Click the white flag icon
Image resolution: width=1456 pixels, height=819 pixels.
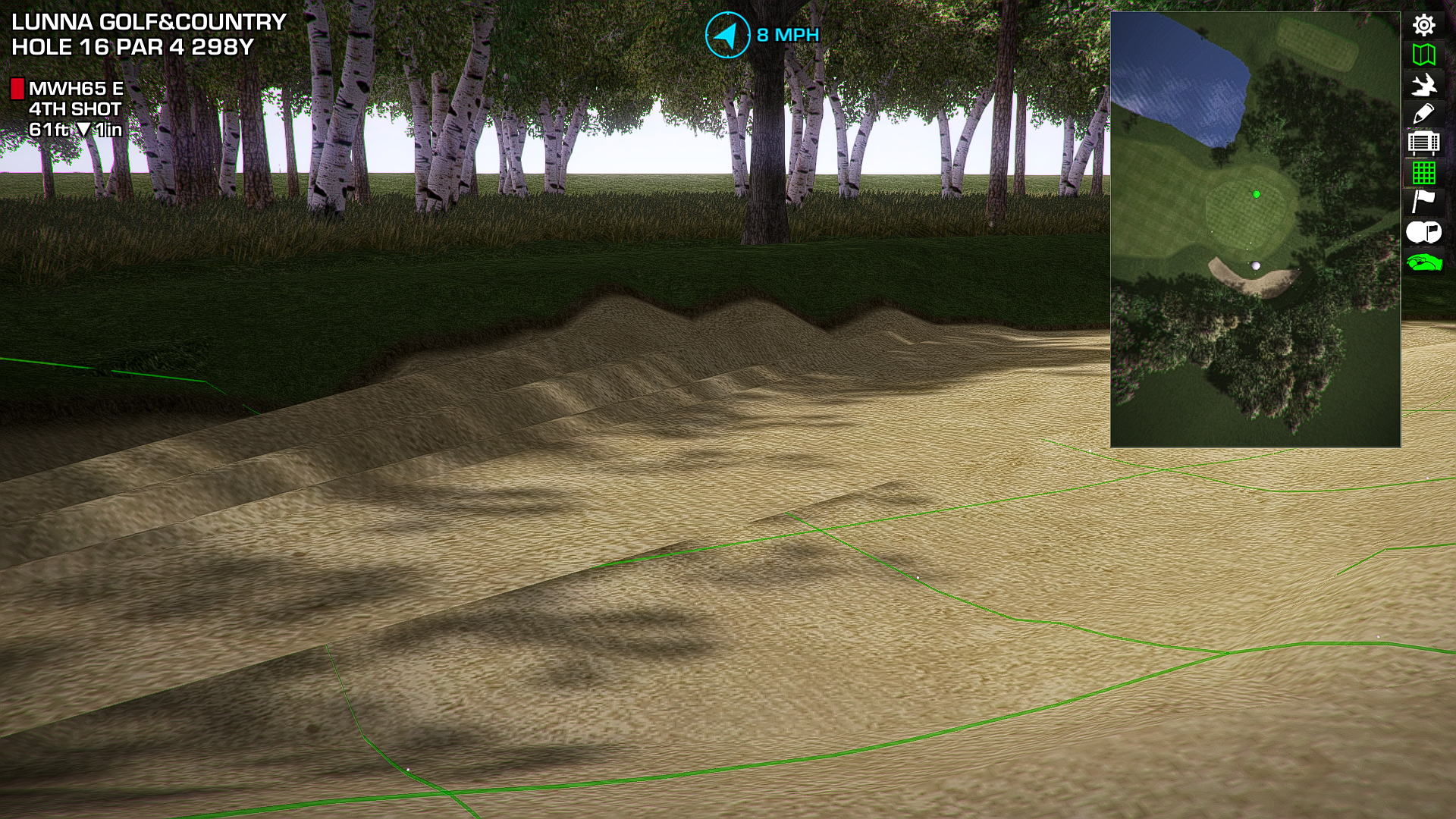(1423, 202)
